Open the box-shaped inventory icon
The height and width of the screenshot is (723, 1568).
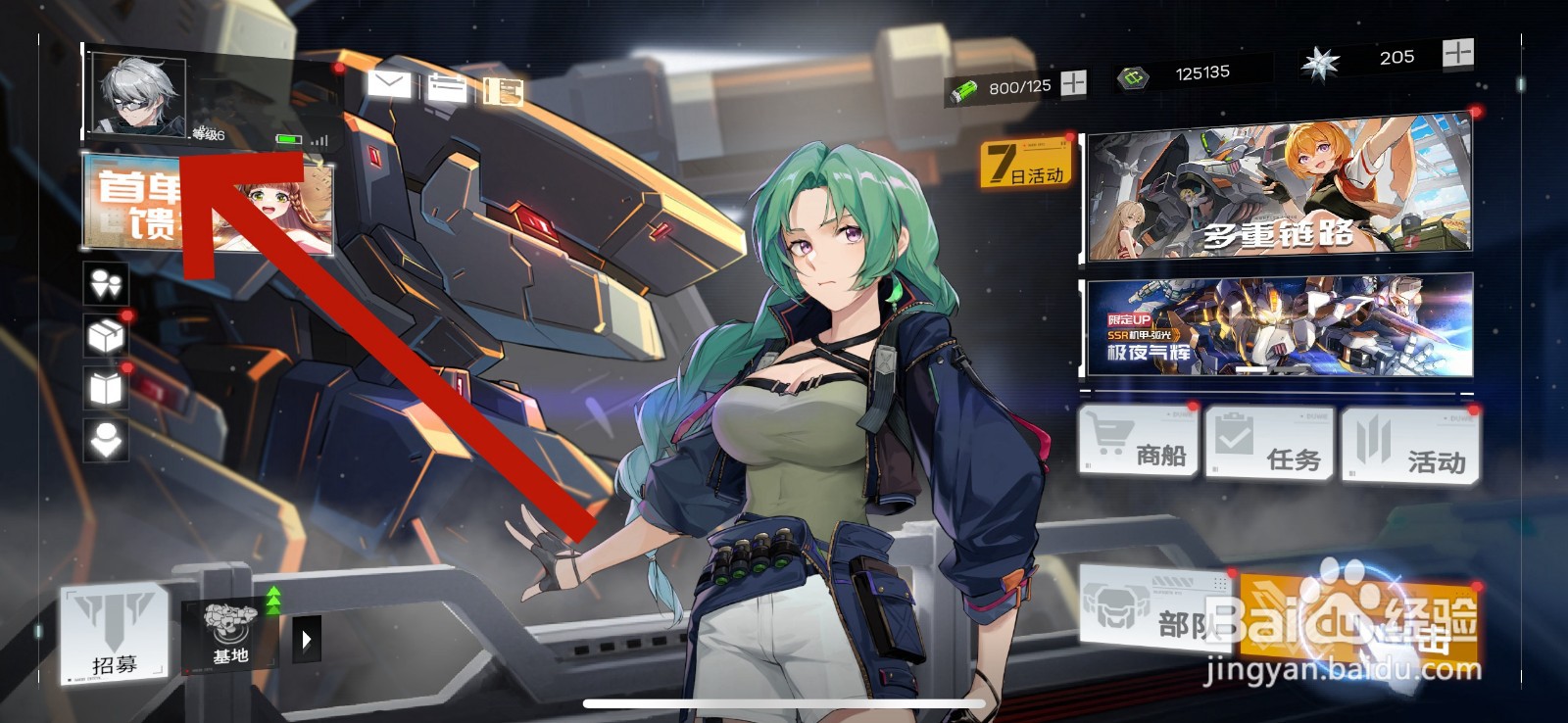(x=106, y=337)
